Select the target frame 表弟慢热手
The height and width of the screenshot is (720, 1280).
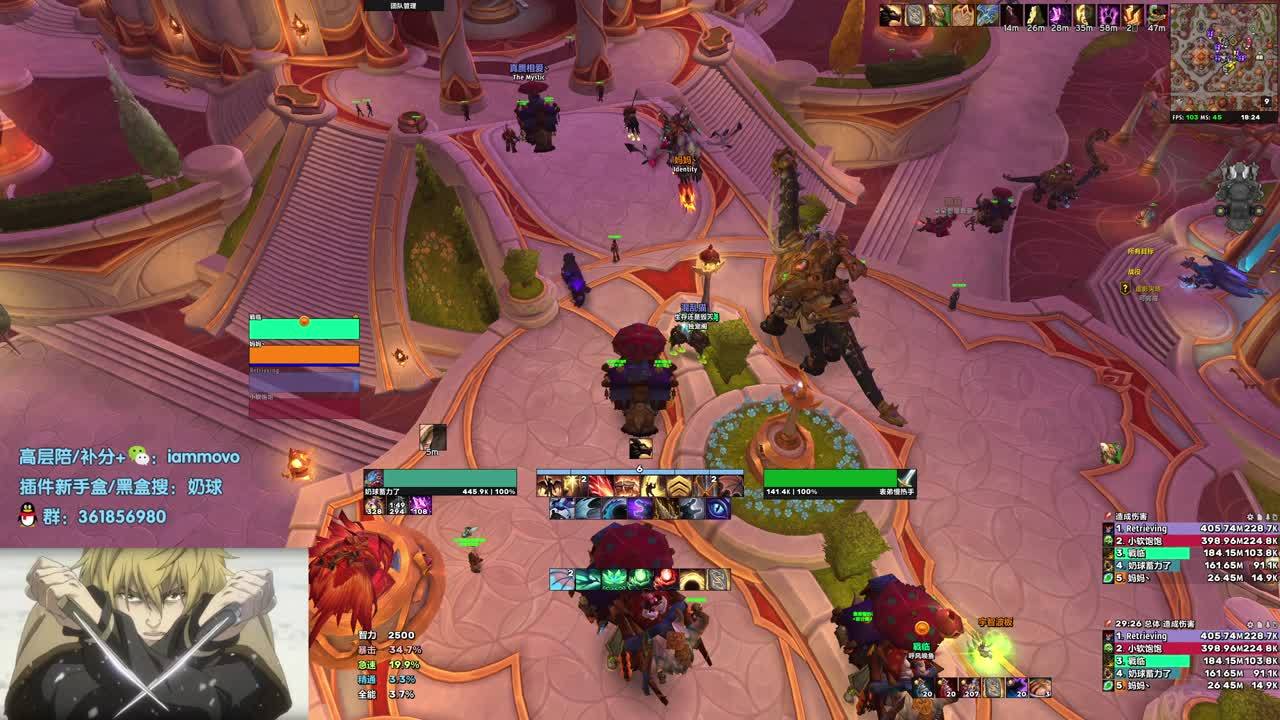[x=838, y=483]
